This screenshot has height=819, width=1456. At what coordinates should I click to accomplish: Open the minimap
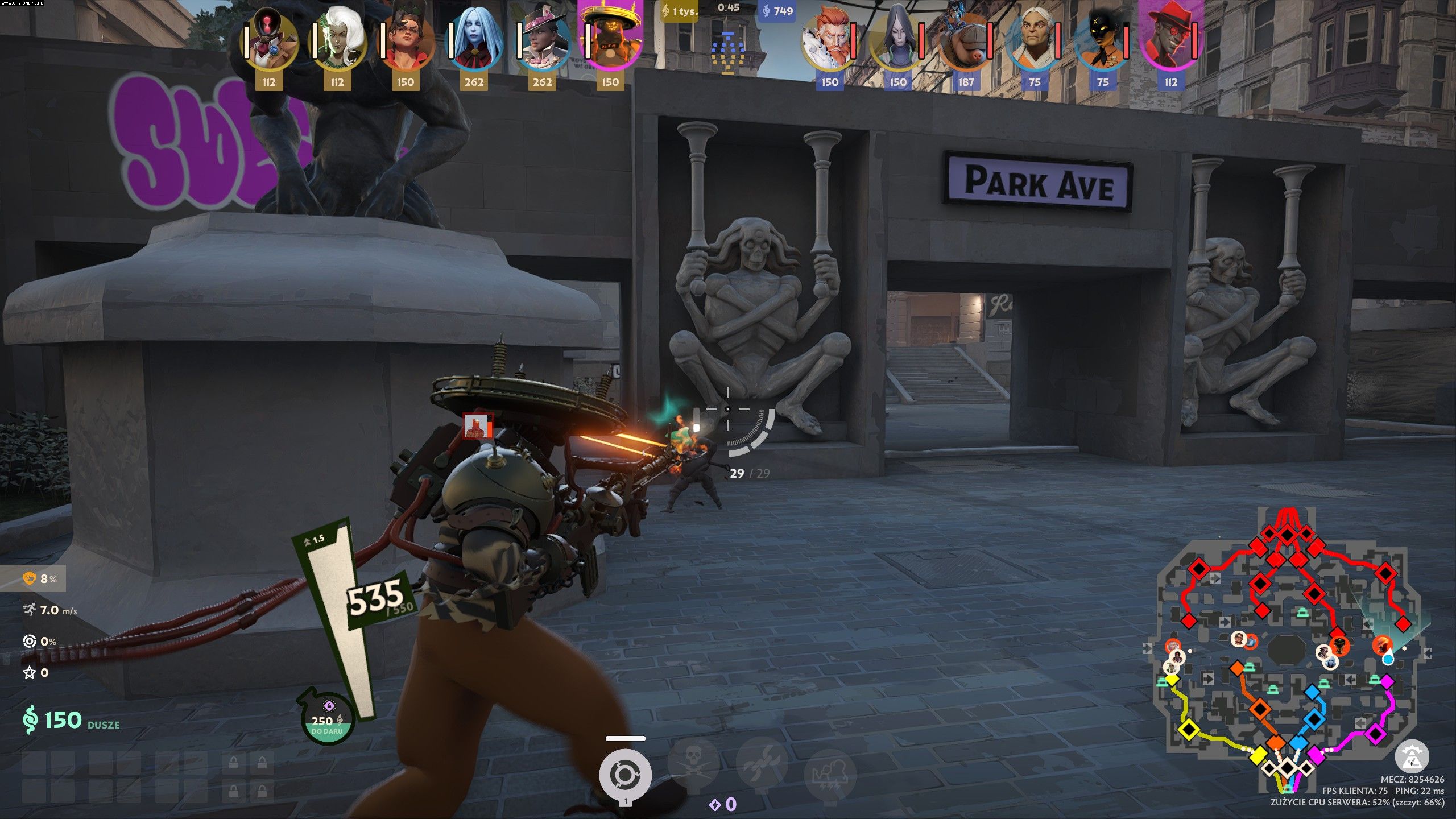pyautogui.click(x=1287, y=648)
